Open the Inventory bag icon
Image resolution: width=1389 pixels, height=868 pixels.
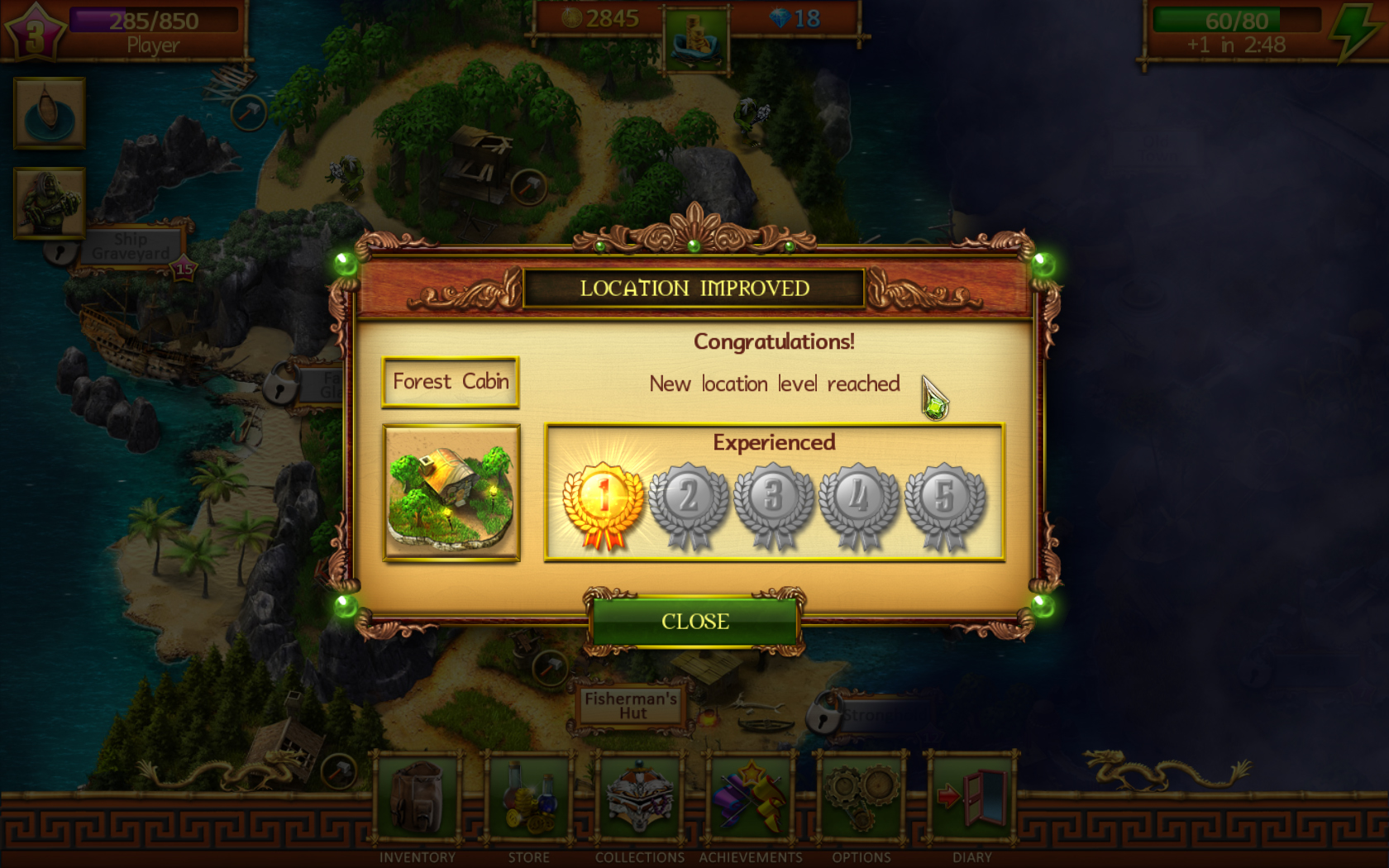[x=417, y=798]
